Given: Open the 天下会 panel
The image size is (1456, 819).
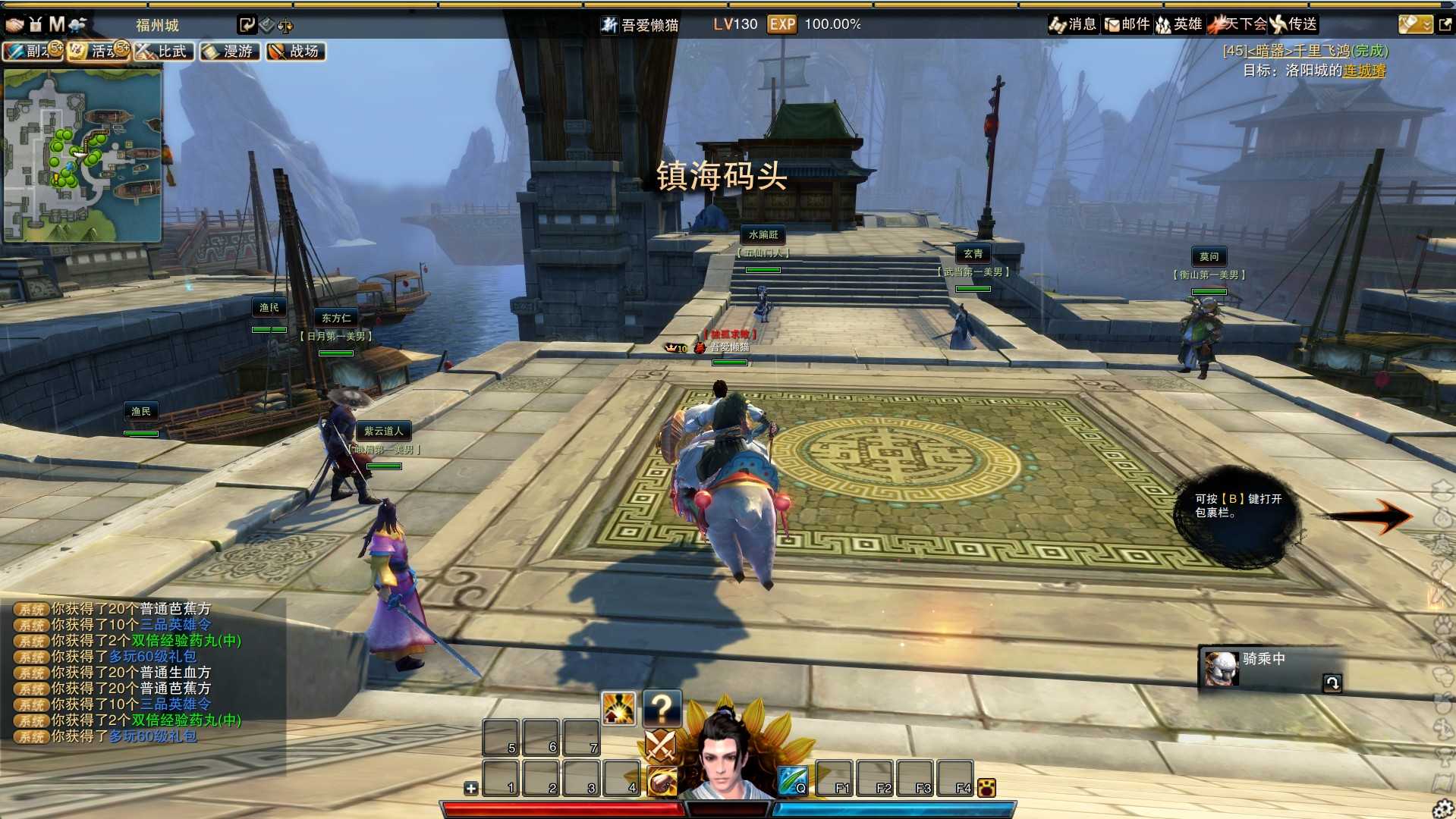Looking at the screenshot, I should 1238,24.
